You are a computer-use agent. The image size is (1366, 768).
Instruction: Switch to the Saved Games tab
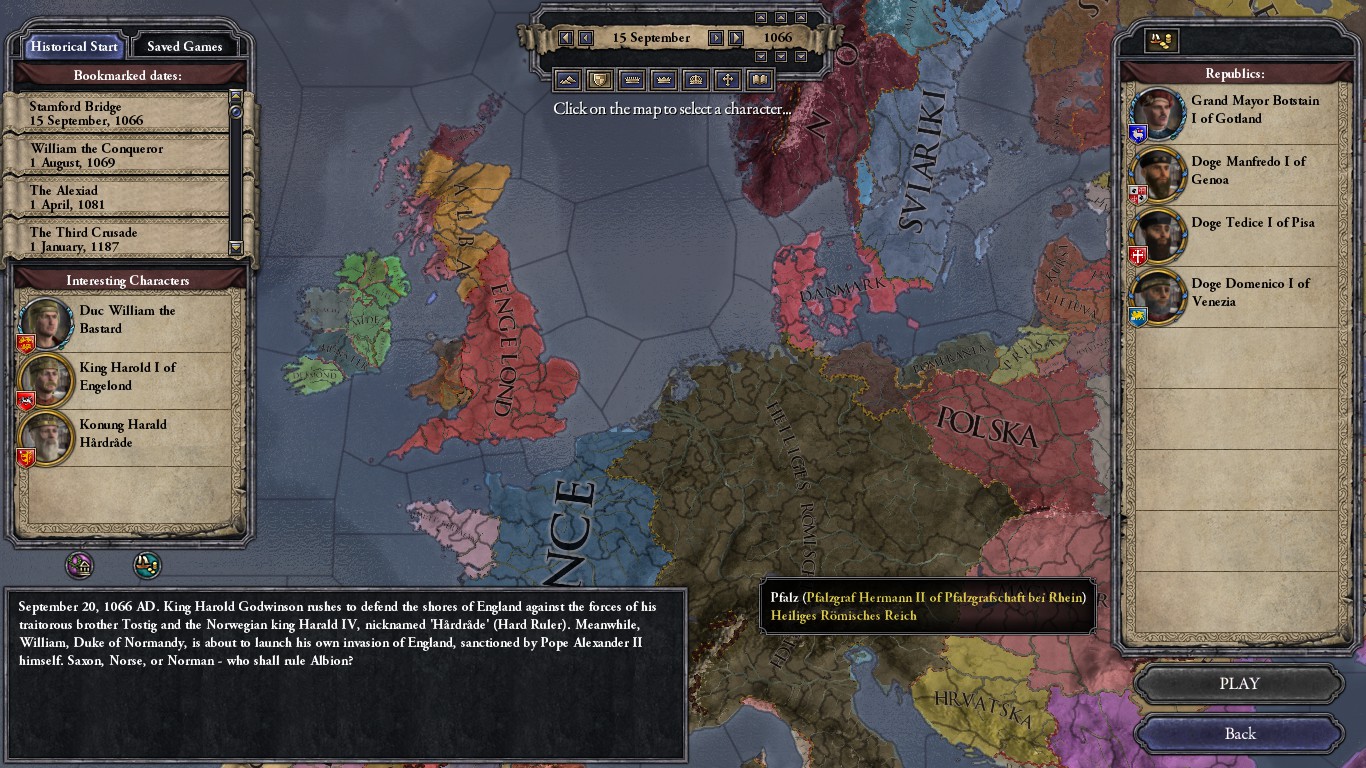pos(186,46)
